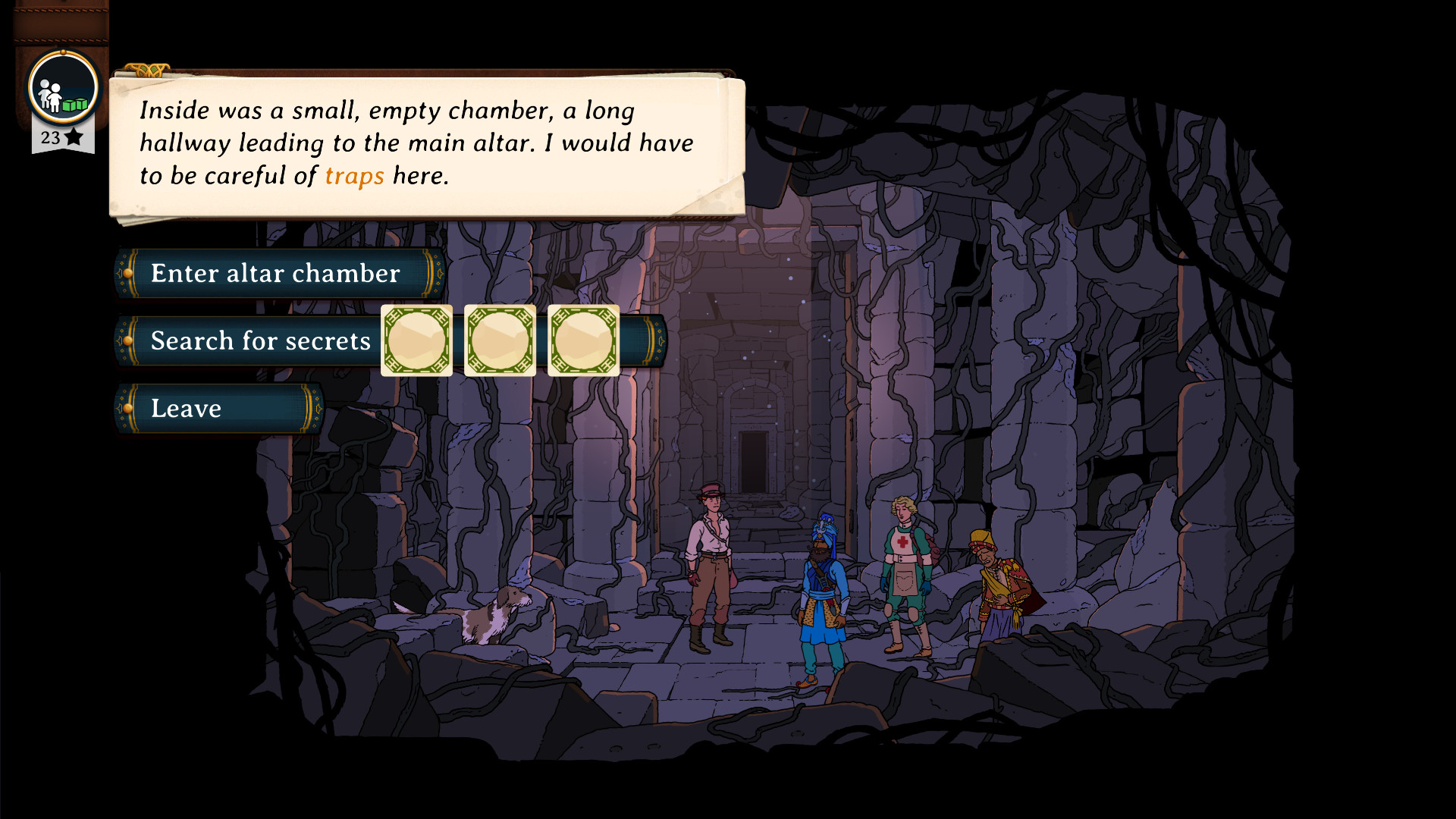Click the orange bullet marker on Search for secrets
Viewport: 1456px width, 819px height.
coord(130,341)
